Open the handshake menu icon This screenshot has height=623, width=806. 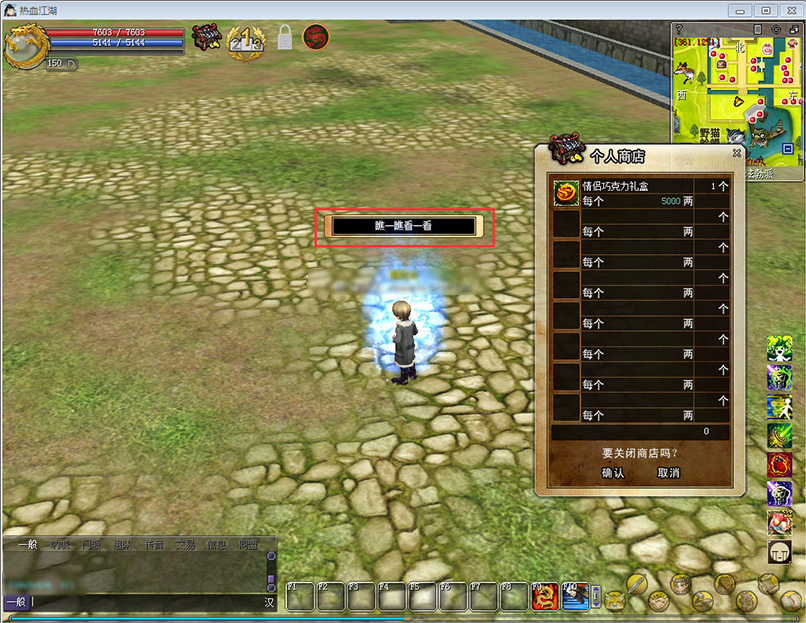pyautogui.click(x=659, y=600)
